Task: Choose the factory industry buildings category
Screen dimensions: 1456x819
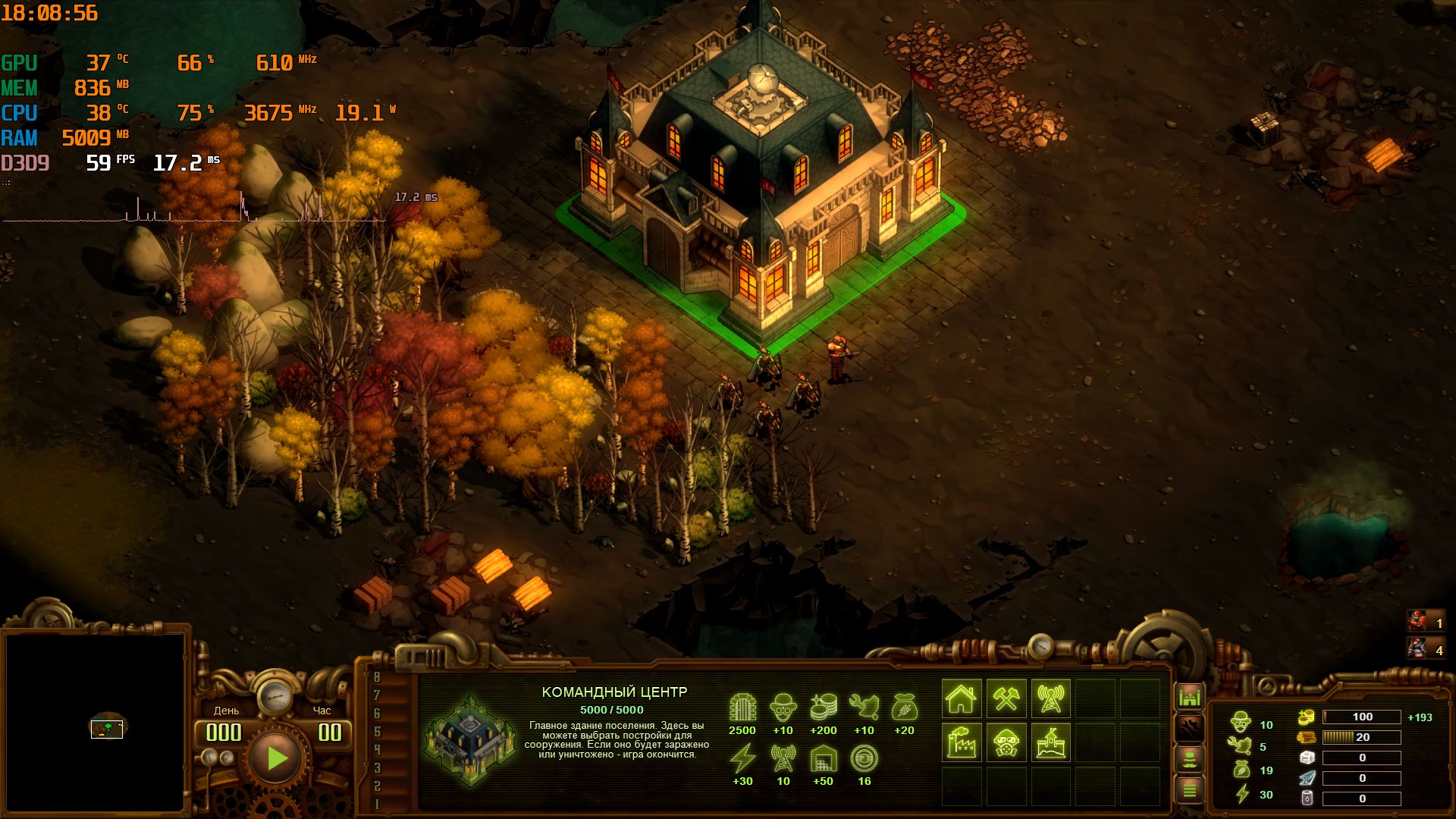Action: [962, 742]
